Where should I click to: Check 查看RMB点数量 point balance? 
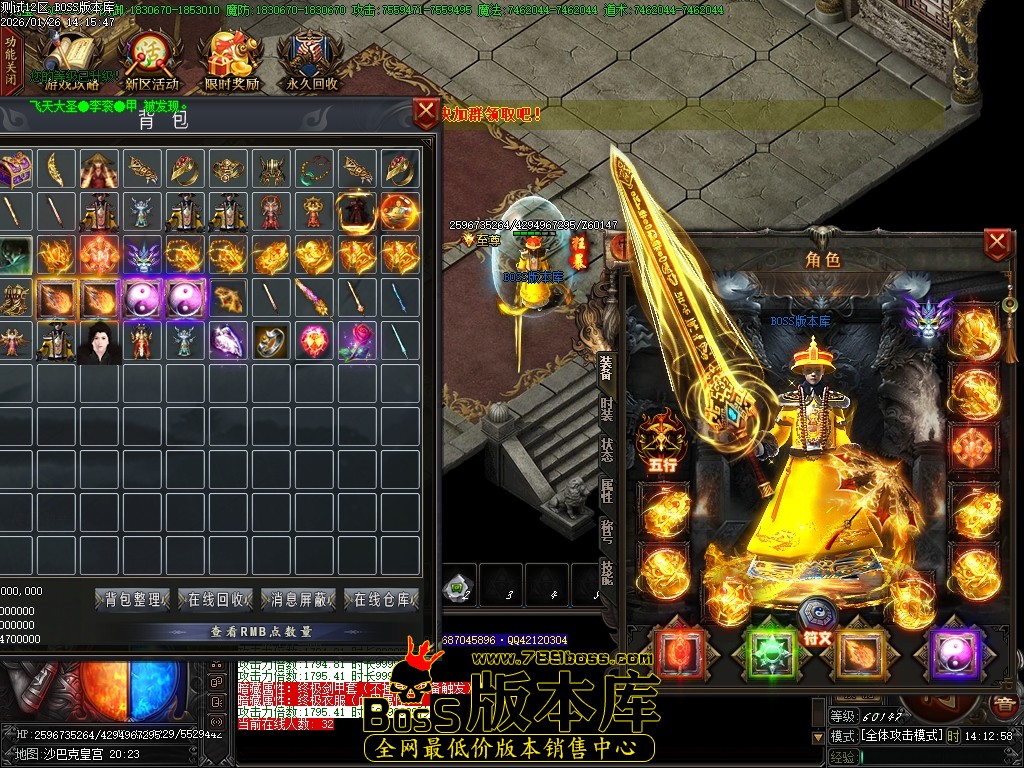click(x=261, y=632)
